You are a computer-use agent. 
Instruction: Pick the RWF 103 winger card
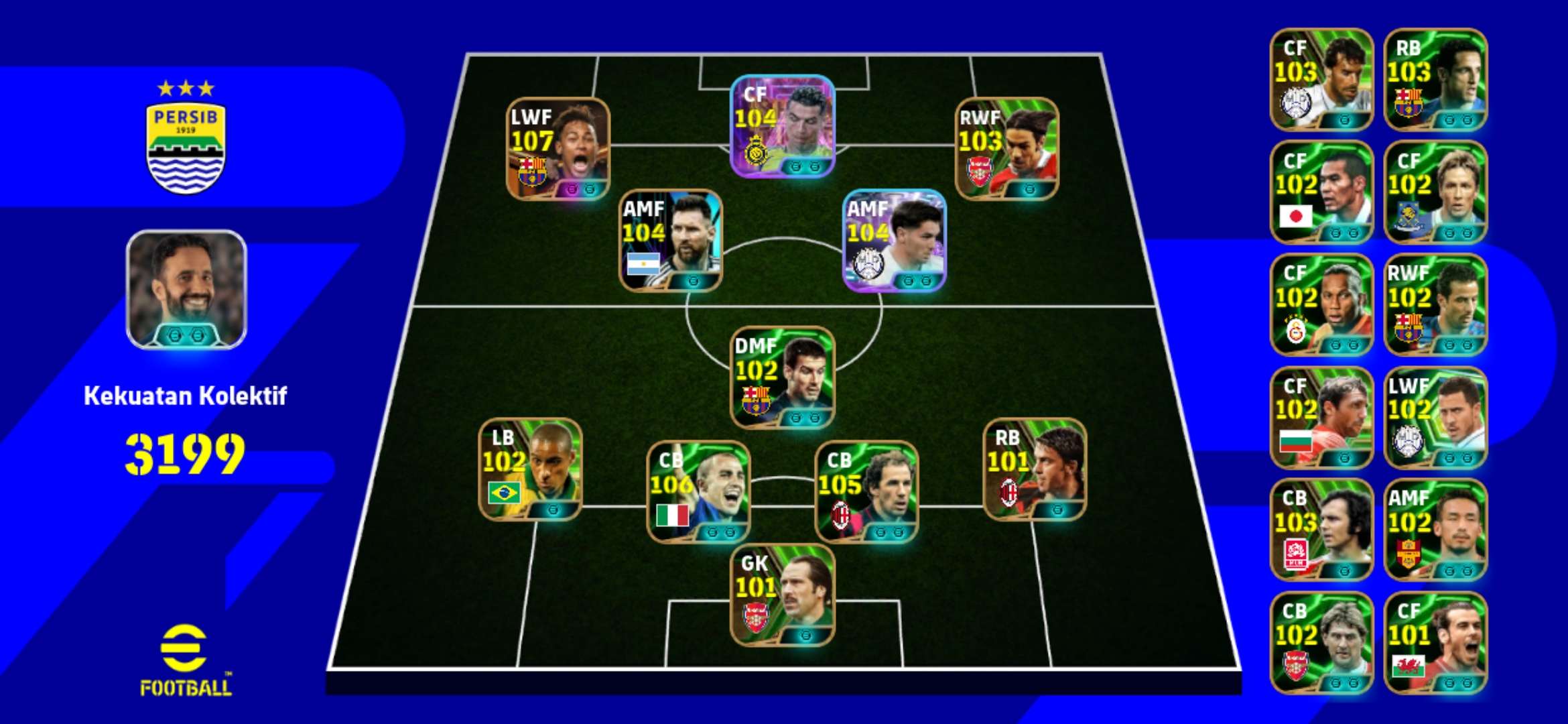[1006, 149]
